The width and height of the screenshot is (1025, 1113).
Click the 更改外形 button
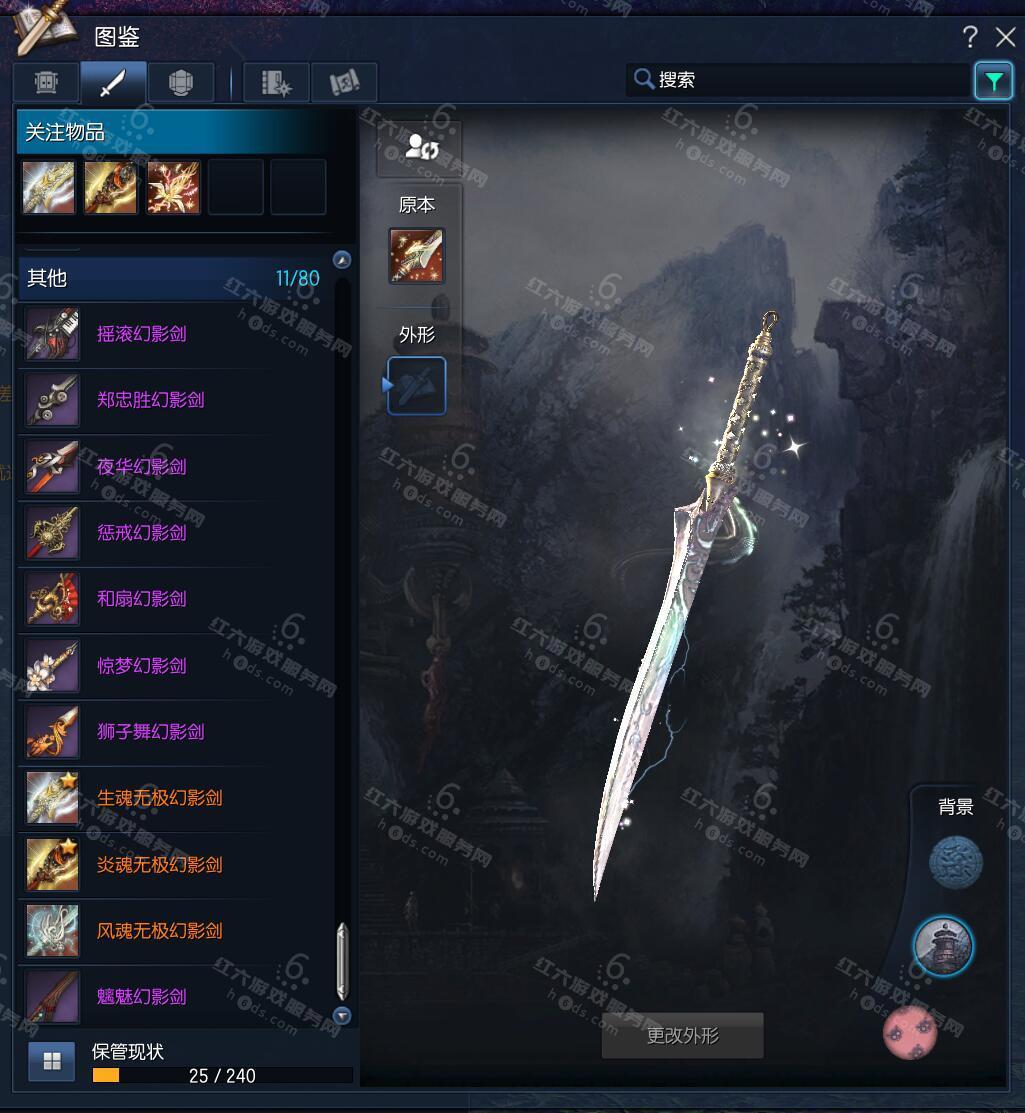click(x=682, y=1036)
